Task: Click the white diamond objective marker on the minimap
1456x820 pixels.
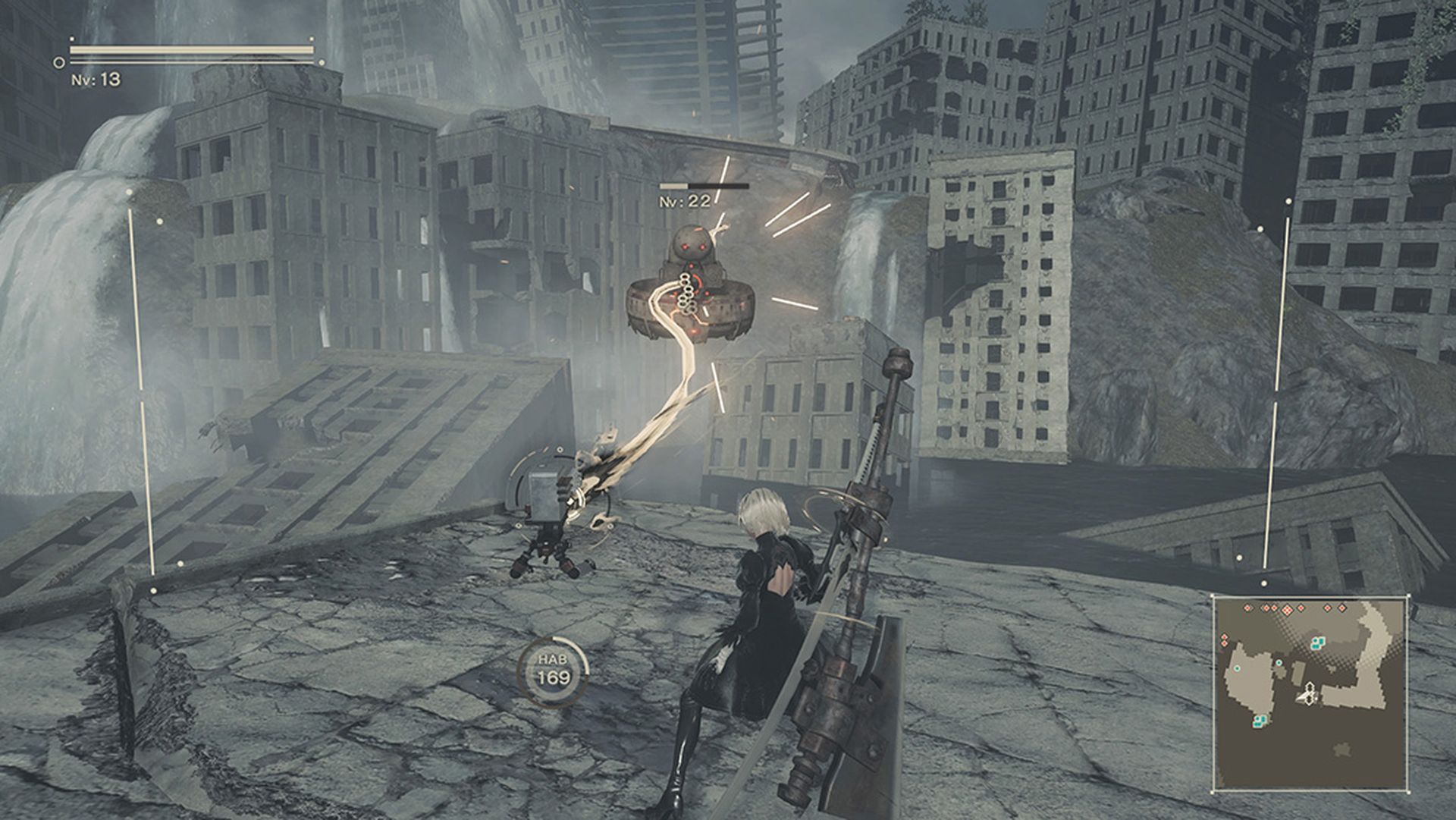Action: pos(1310,684)
